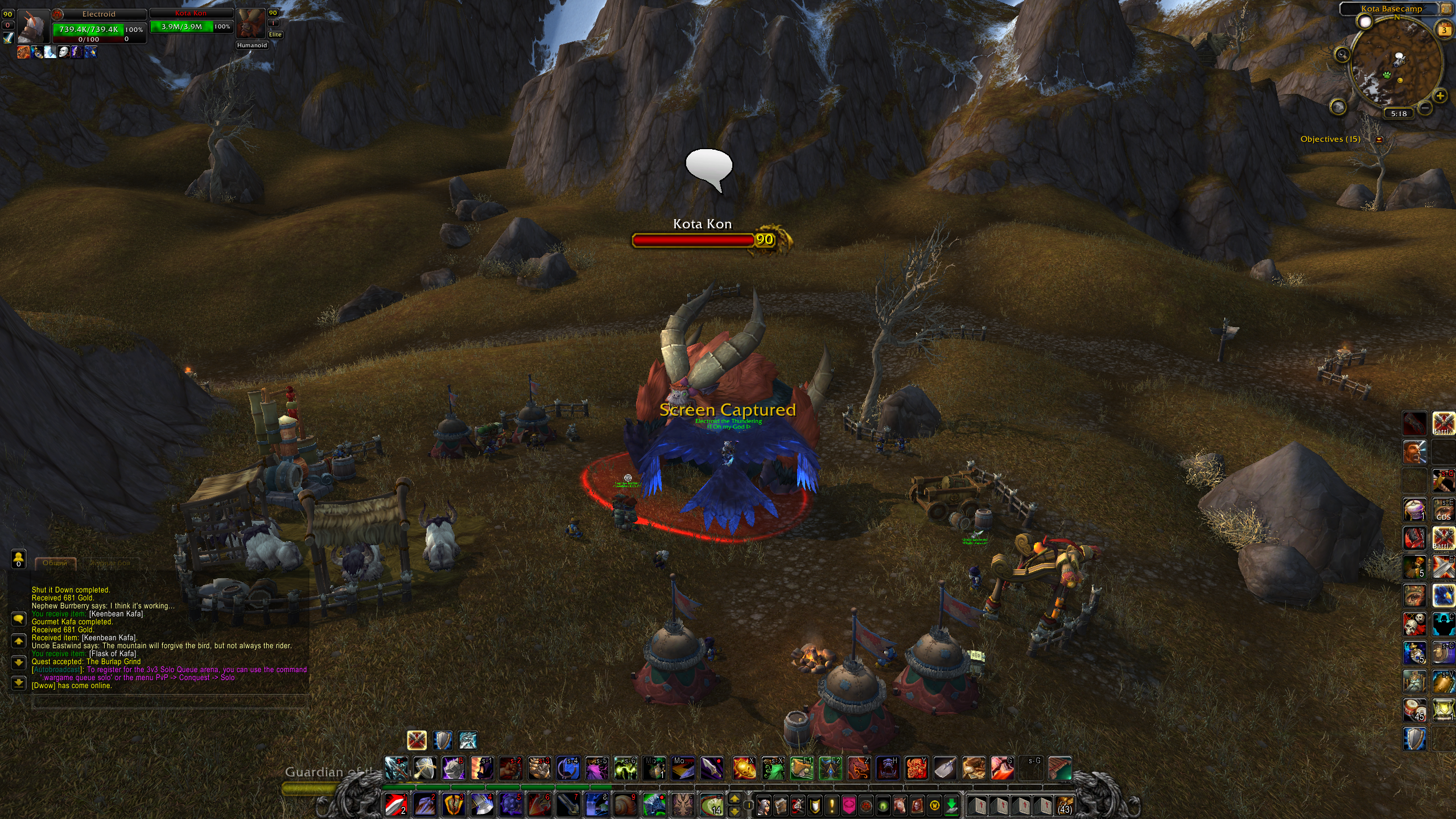Switch to the shield Defensive Stance
The height and width of the screenshot is (819, 1456).
tap(443, 740)
